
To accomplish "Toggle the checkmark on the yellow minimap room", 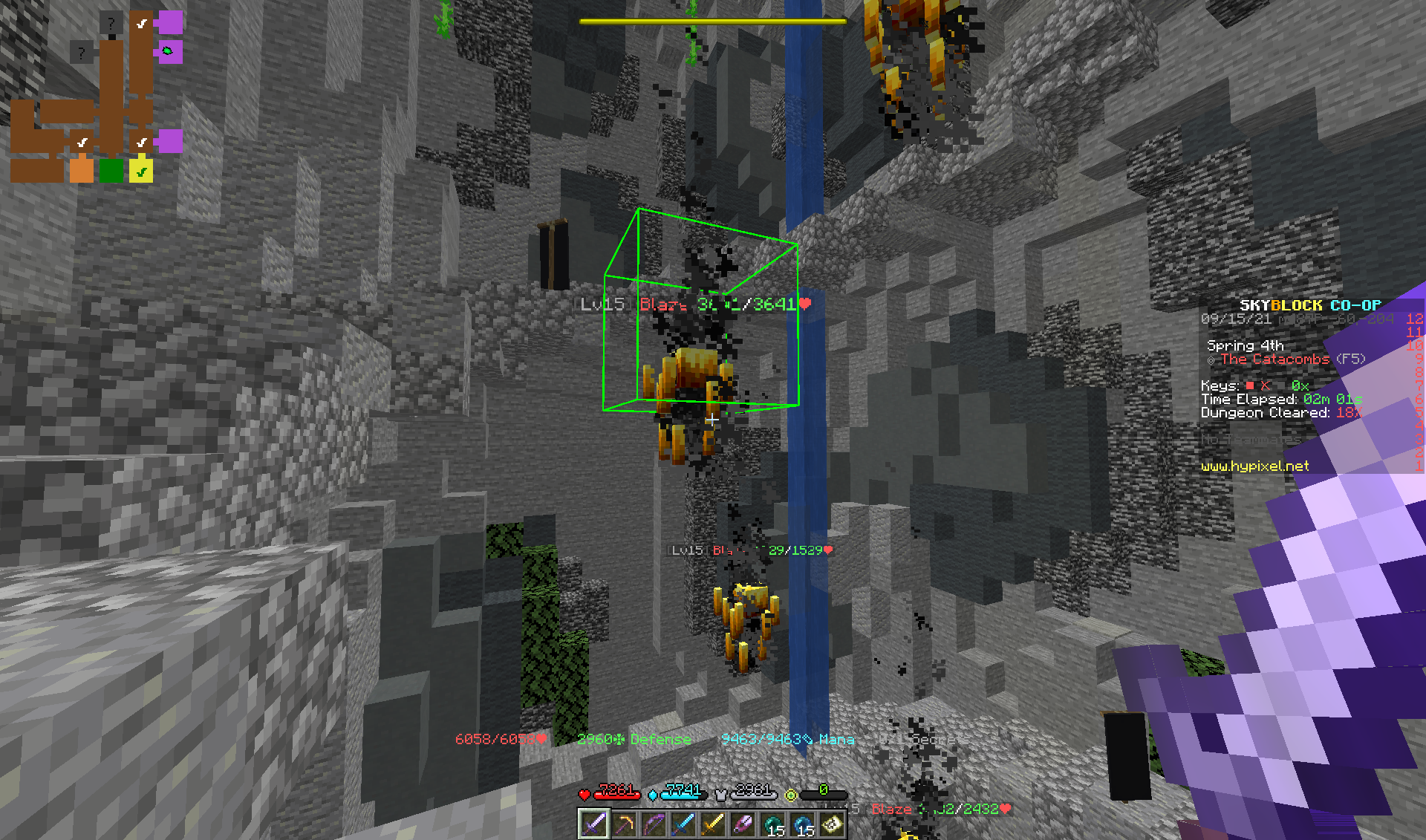I will 141,172.
